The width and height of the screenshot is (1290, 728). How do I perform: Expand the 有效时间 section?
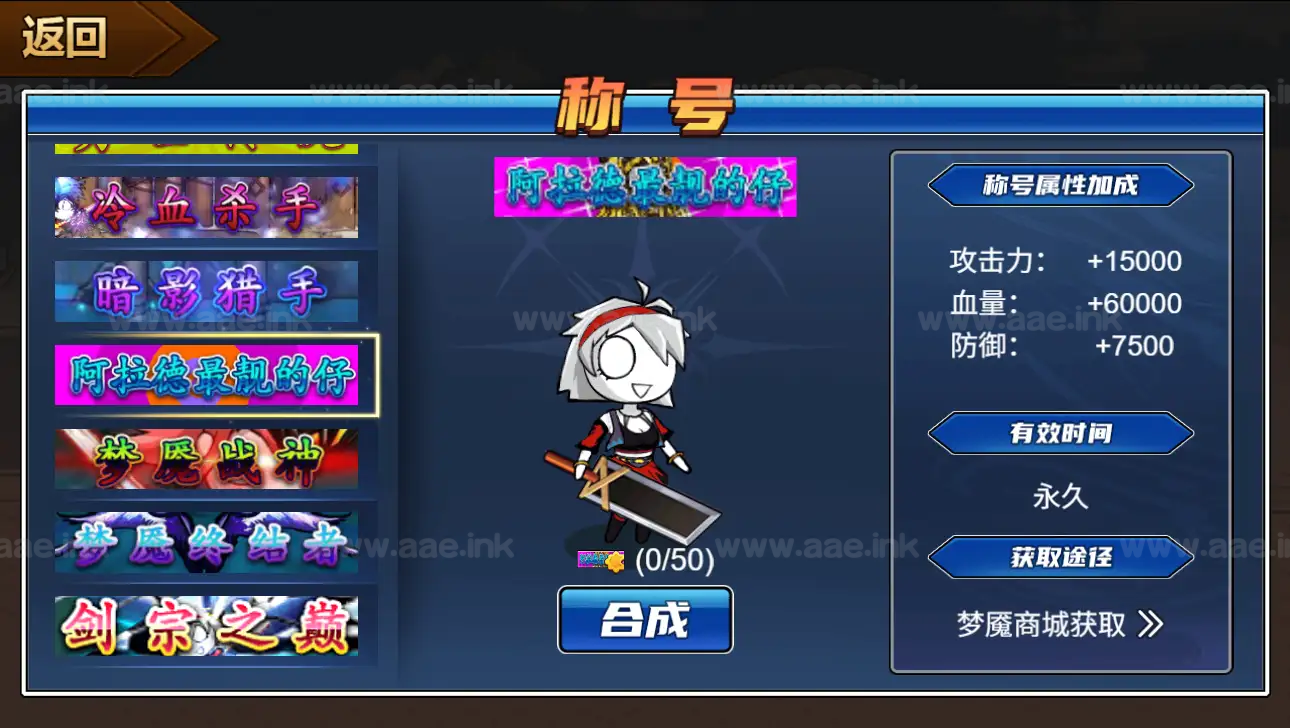1059,433
